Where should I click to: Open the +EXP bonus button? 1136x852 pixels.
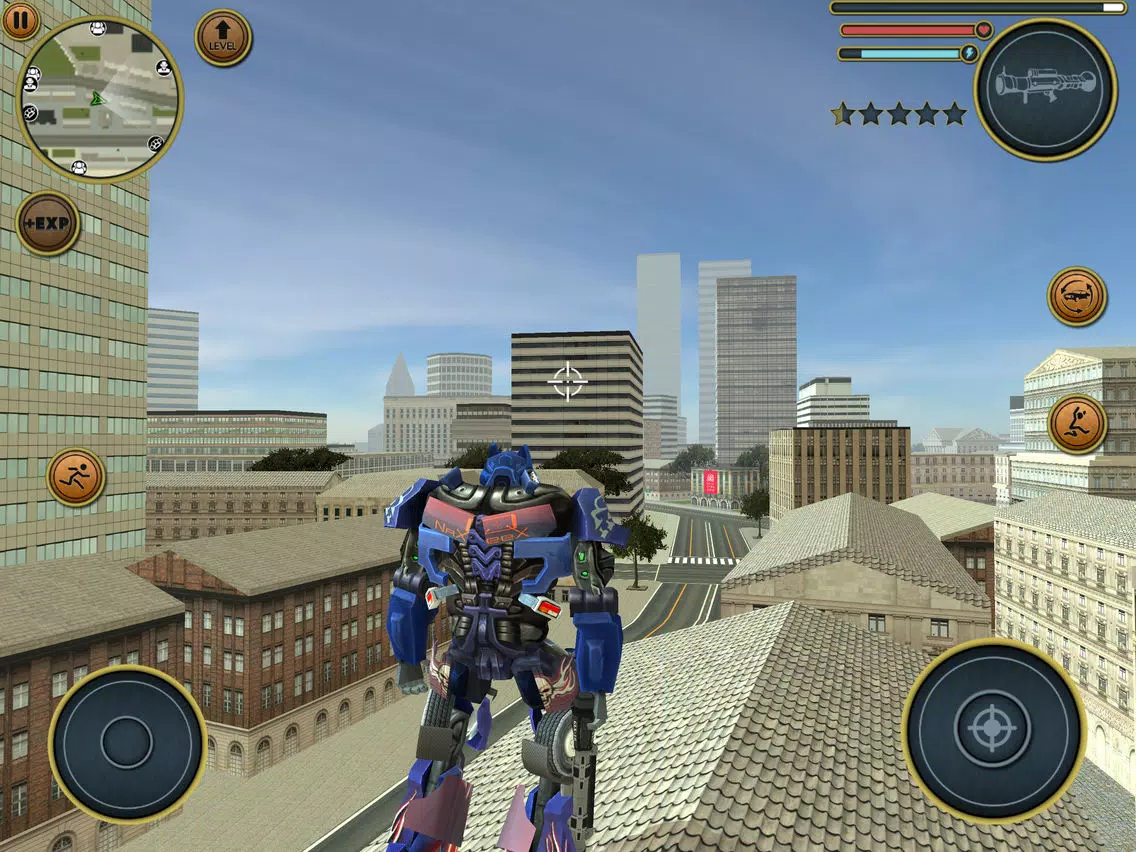[x=48, y=223]
